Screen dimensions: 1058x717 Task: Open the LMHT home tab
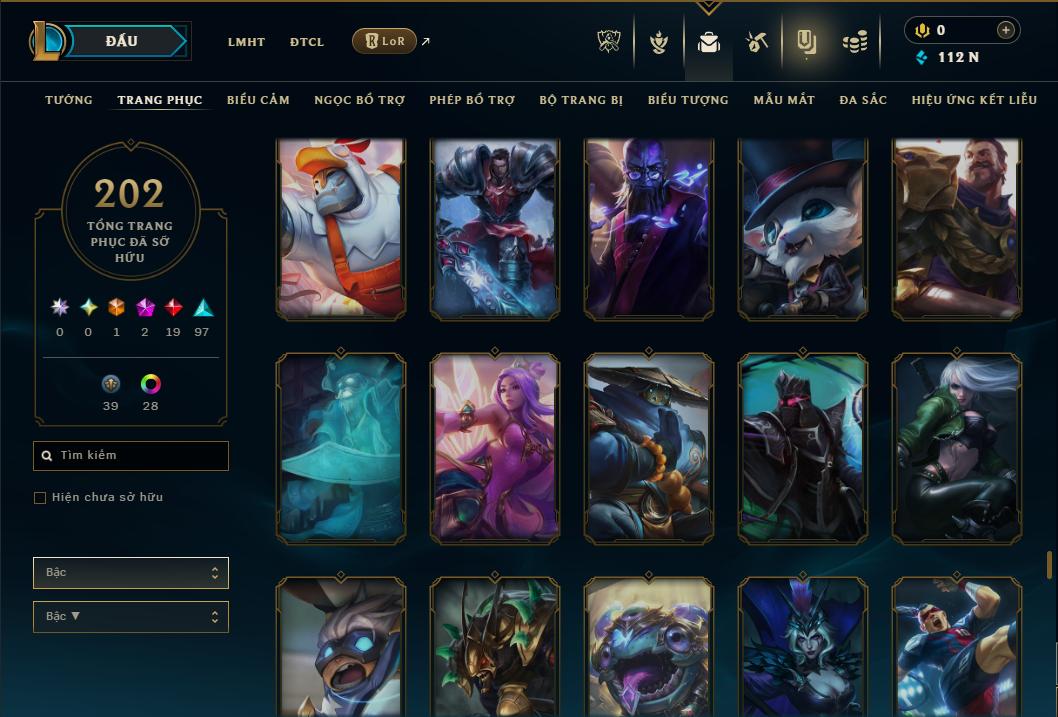(x=246, y=42)
